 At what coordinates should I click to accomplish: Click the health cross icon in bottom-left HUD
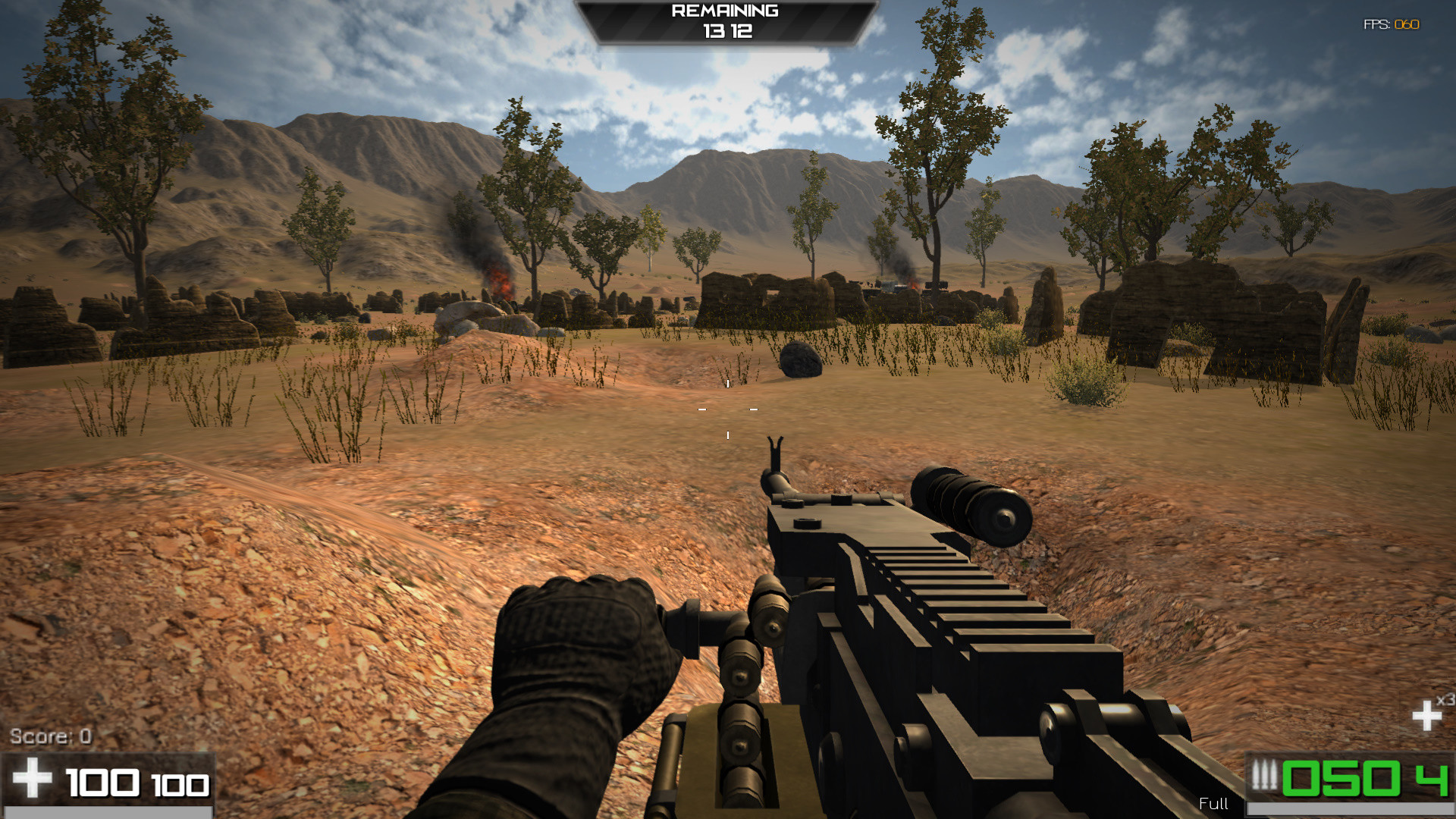tap(34, 777)
